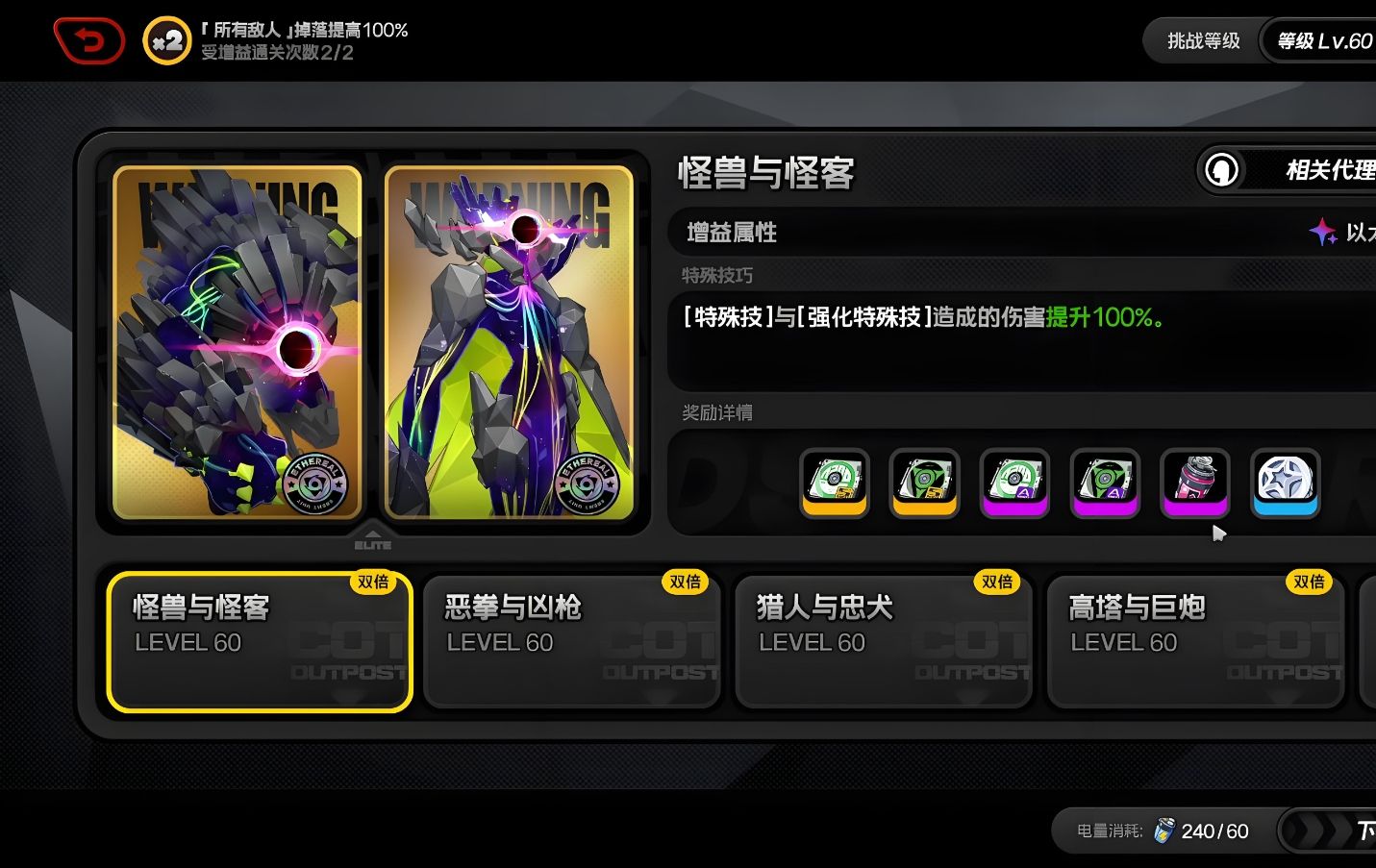Viewport: 1376px width, 868px height.
Task: Click the agent avatar on 相关代理 button
Action: pyautogui.click(x=1220, y=170)
